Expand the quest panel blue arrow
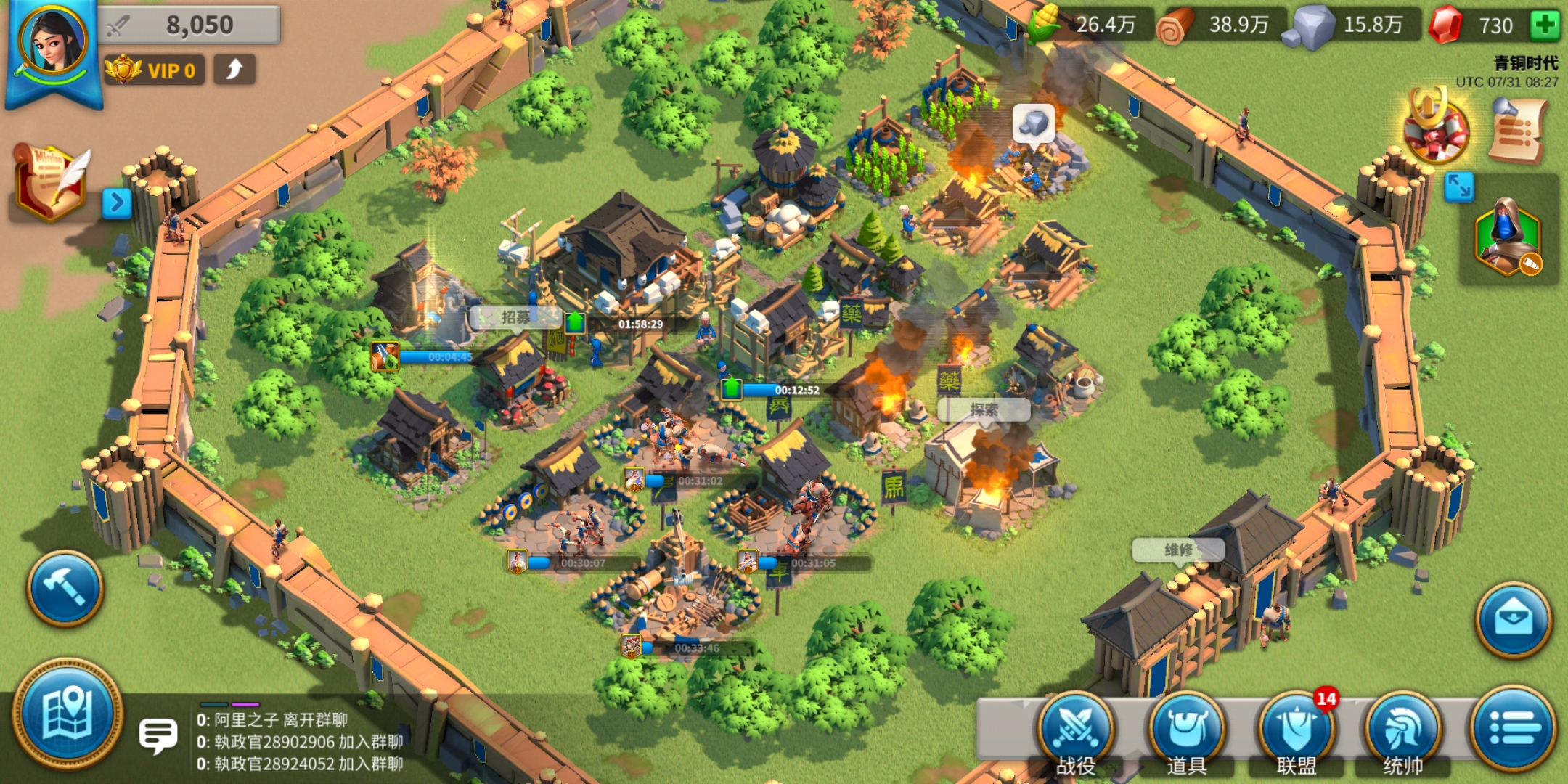This screenshot has width=1568, height=784. 117,203
